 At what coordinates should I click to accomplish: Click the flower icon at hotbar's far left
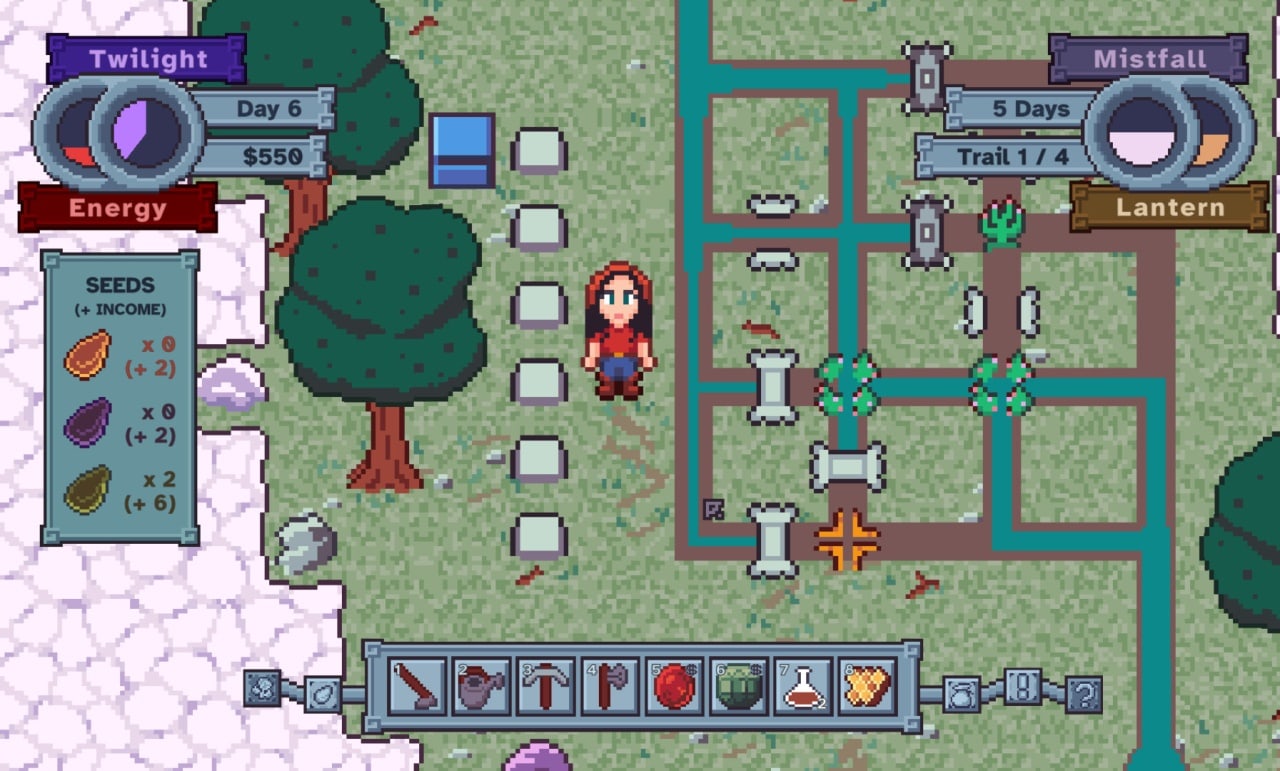coord(262,687)
